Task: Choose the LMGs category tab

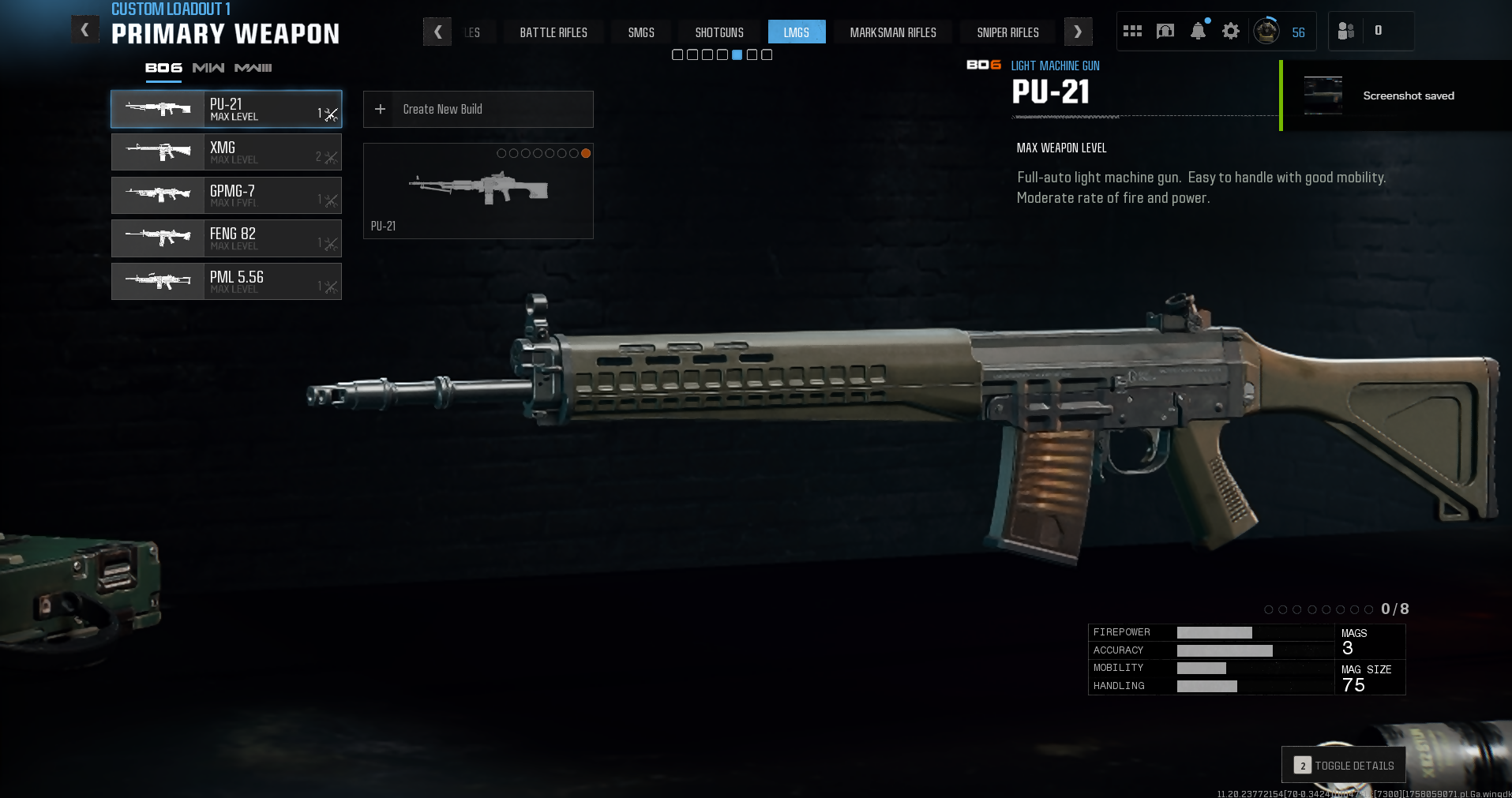Action: pos(796,32)
